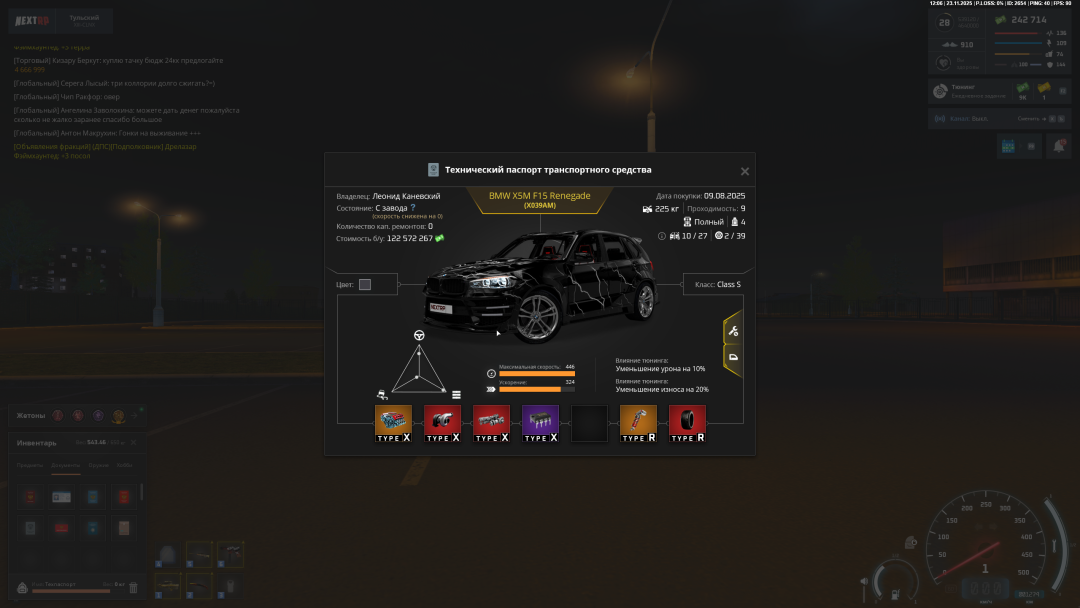Open the wrench and screwdriver side tab
Image resolution: width=1080 pixels, height=608 pixels.
733,331
